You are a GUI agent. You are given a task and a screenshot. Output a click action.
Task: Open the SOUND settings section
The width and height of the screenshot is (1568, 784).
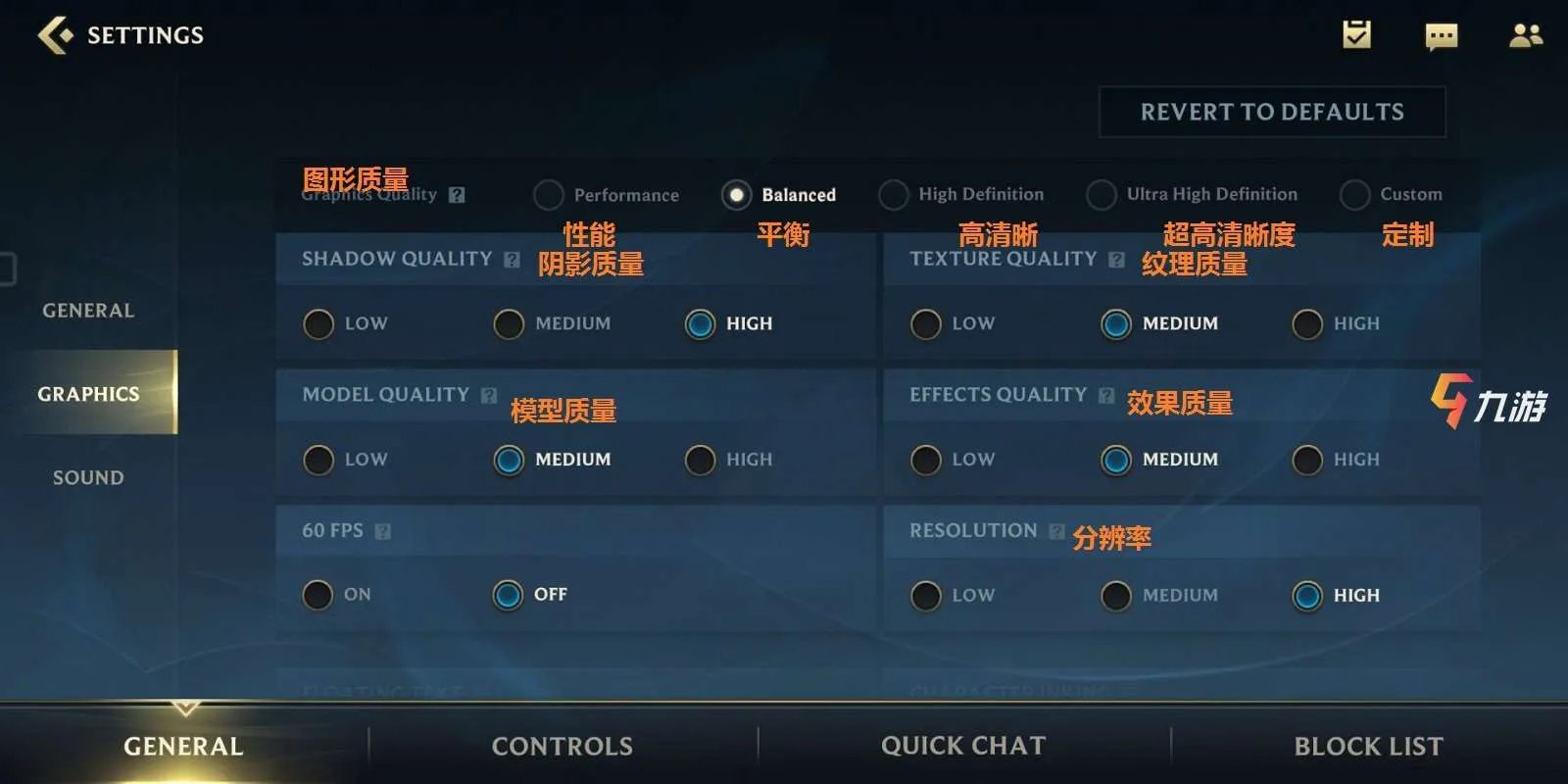[x=87, y=477]
